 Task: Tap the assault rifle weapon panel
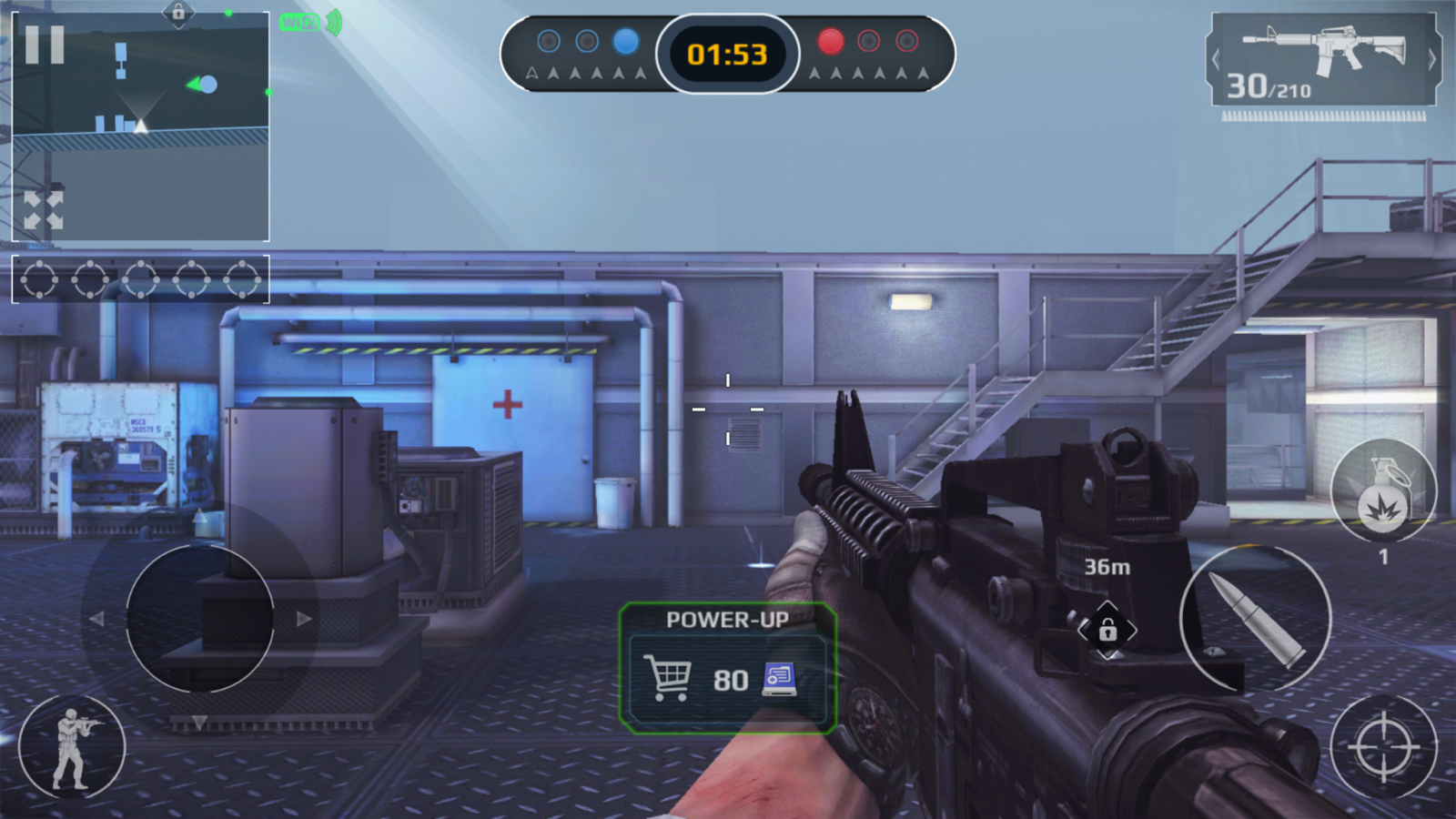click(x=1324, y=60)
